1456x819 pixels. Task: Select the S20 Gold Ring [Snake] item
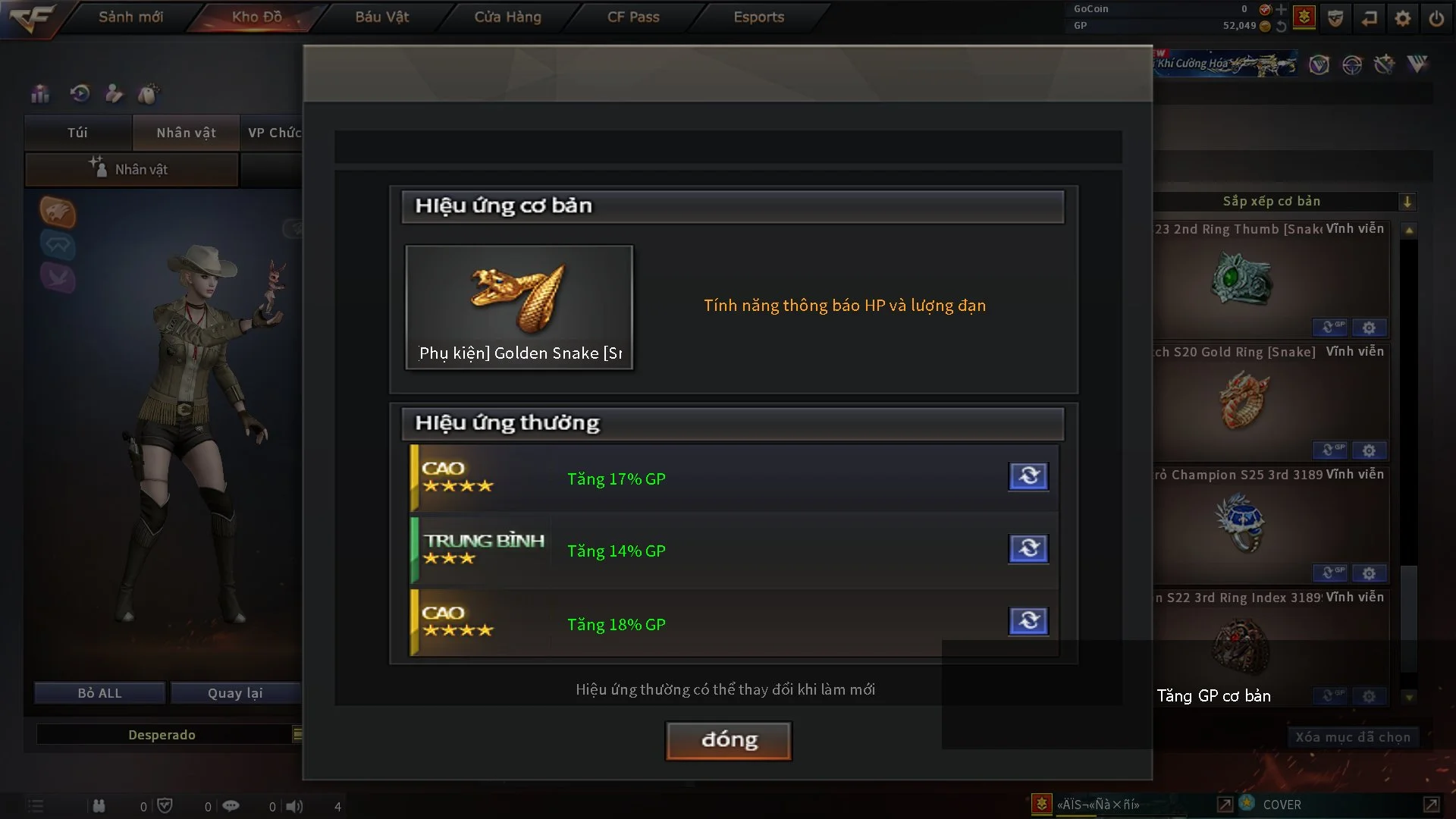pyautogui.click(x=1244, y=400)
